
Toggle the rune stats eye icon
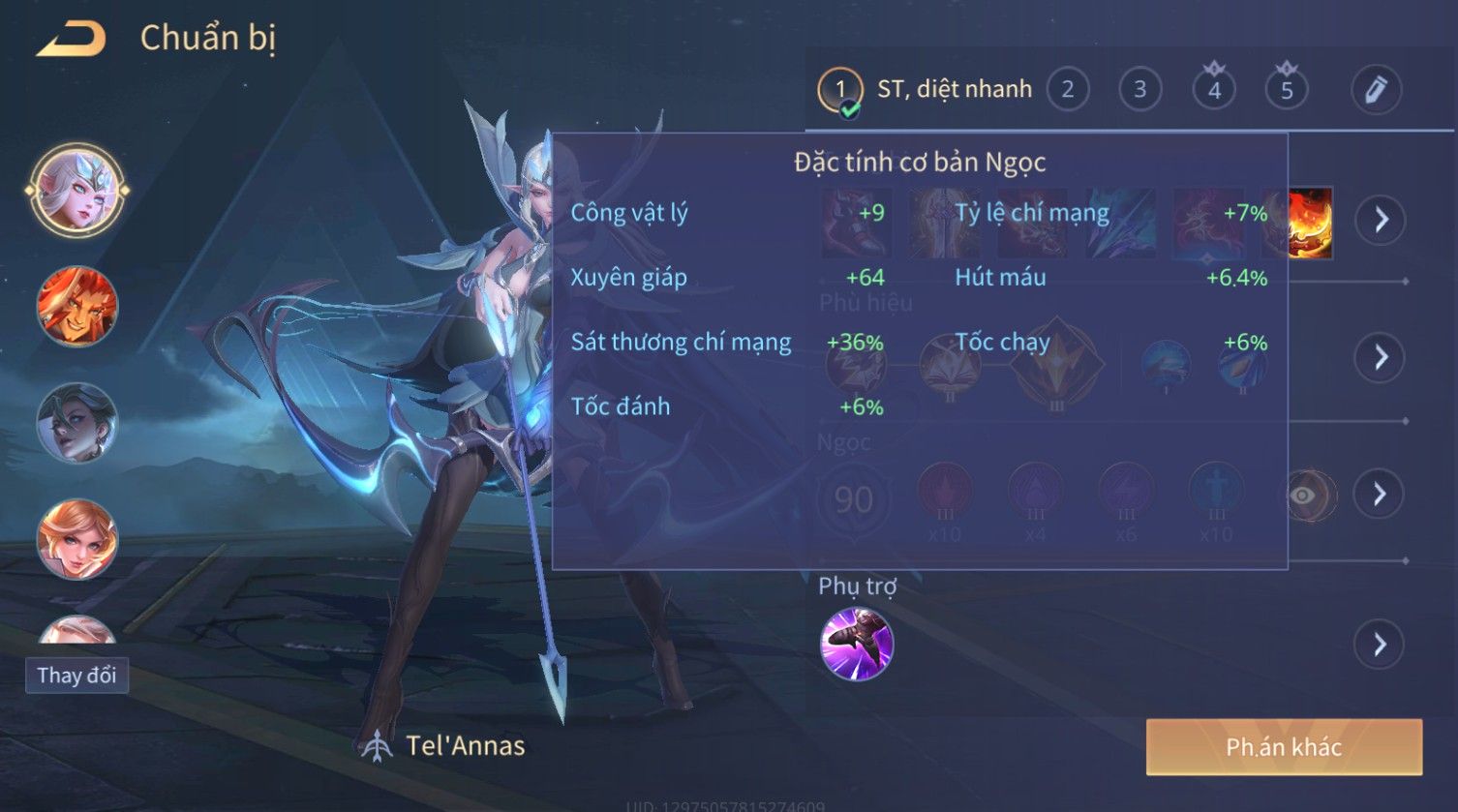point(1304,496)
